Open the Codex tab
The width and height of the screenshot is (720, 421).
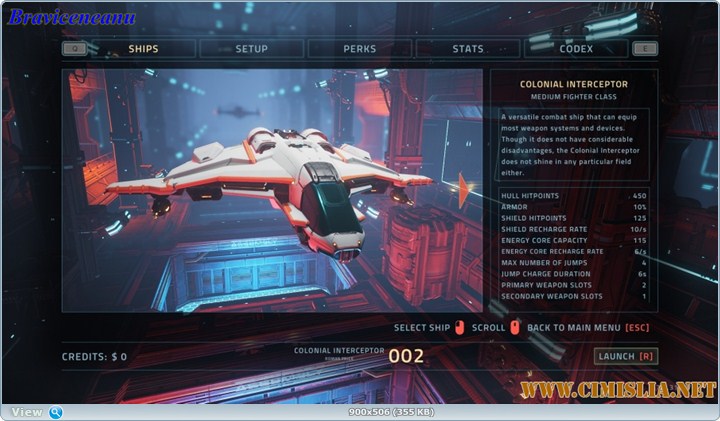pyautogui.click(x=576, y=48)
